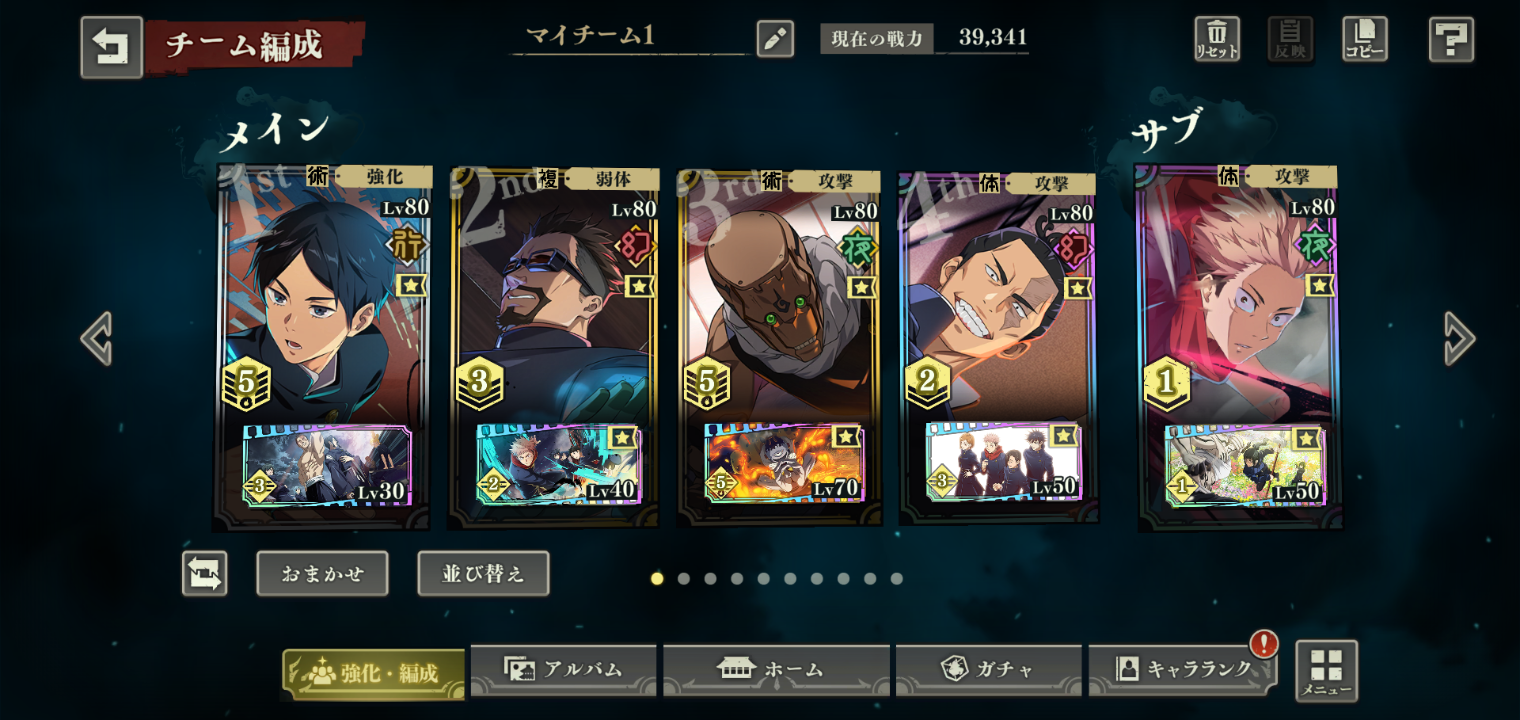Show the previous team with the left arrow

[x=96, y=338]
